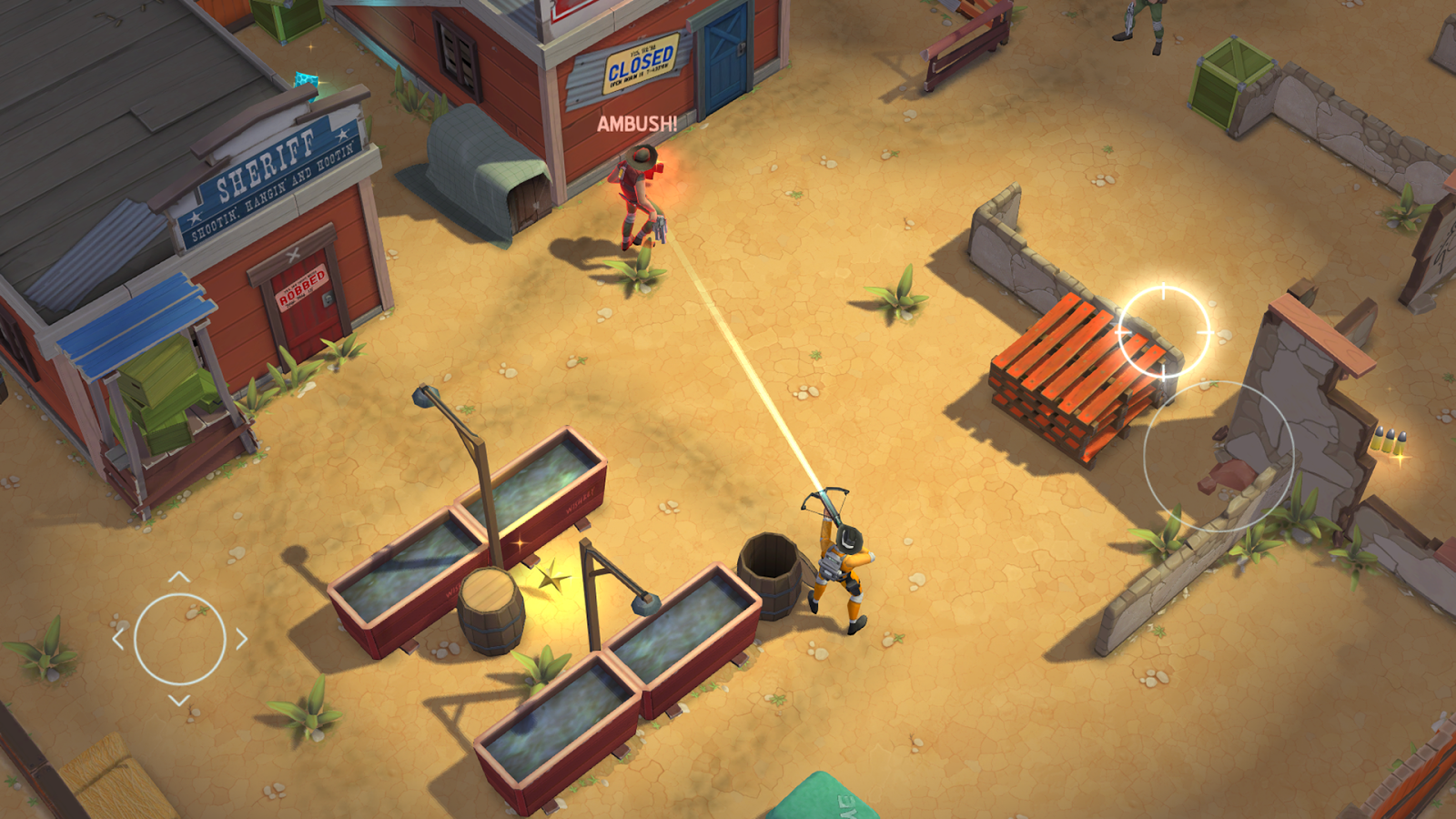Tap the AMBUSH! warning text
This screenshot has height=819, width=1456.
[x=637, y=126]
